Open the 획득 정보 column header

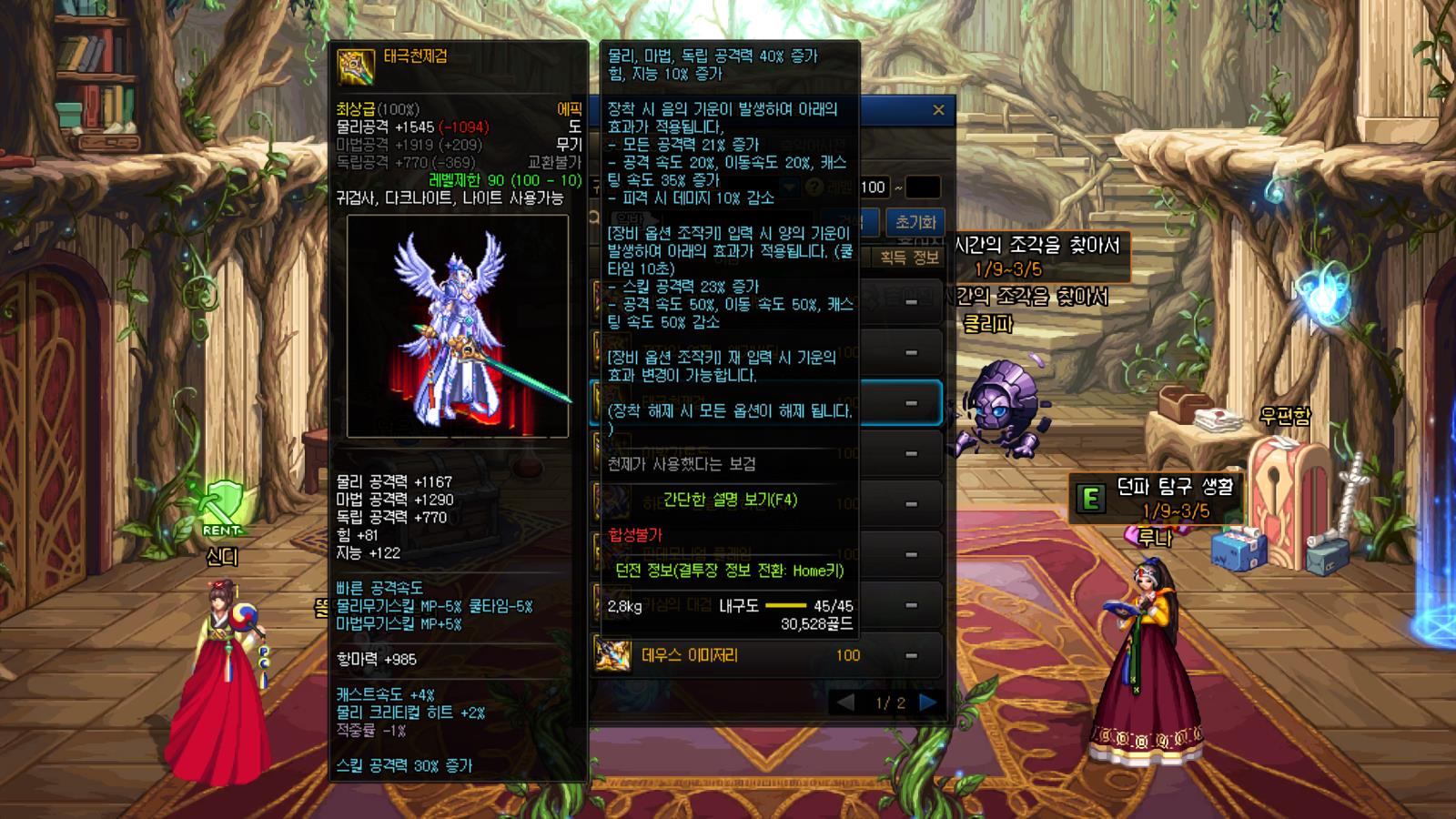coord(909,258)
